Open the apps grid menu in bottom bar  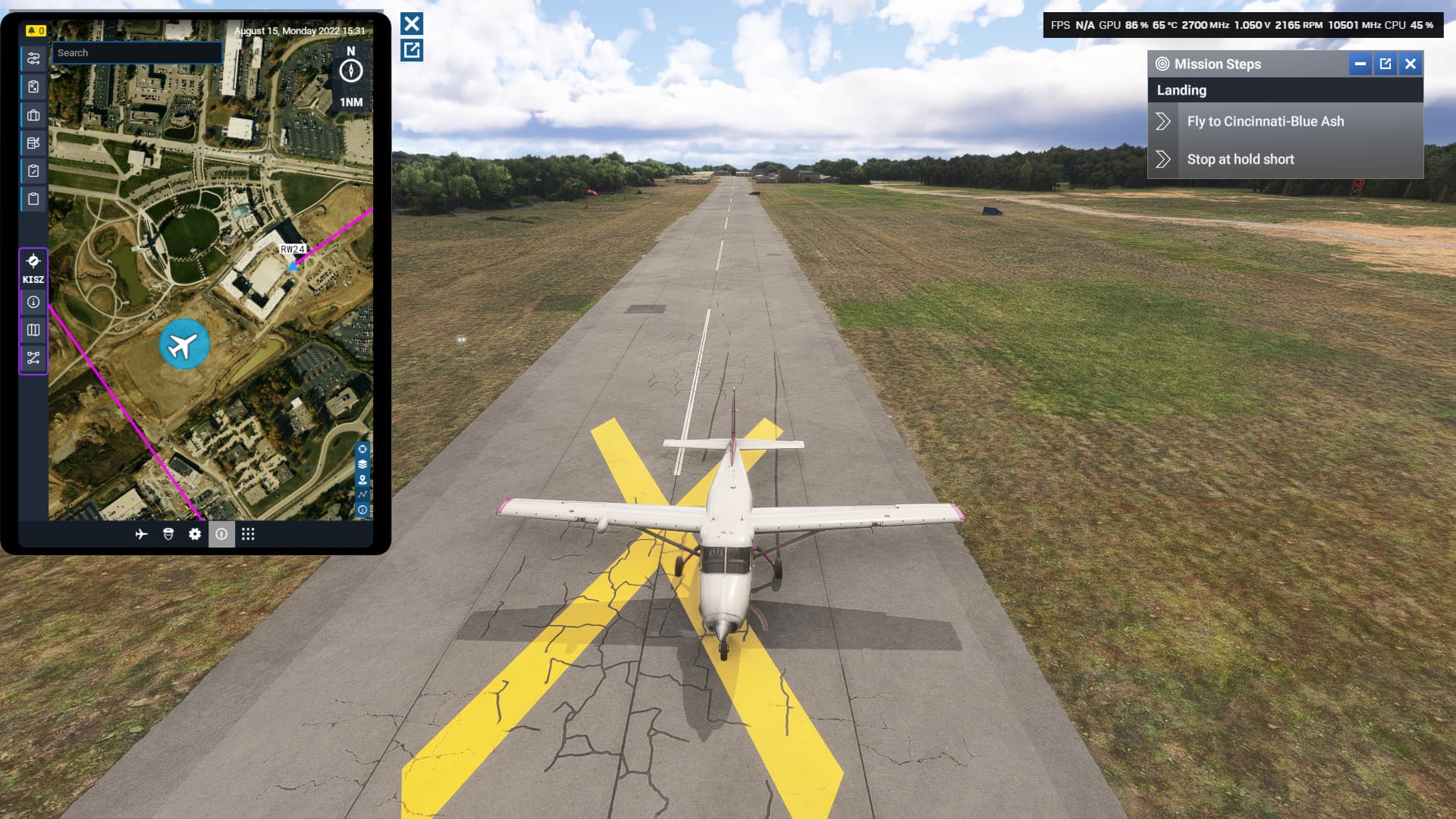coord(249,535)
